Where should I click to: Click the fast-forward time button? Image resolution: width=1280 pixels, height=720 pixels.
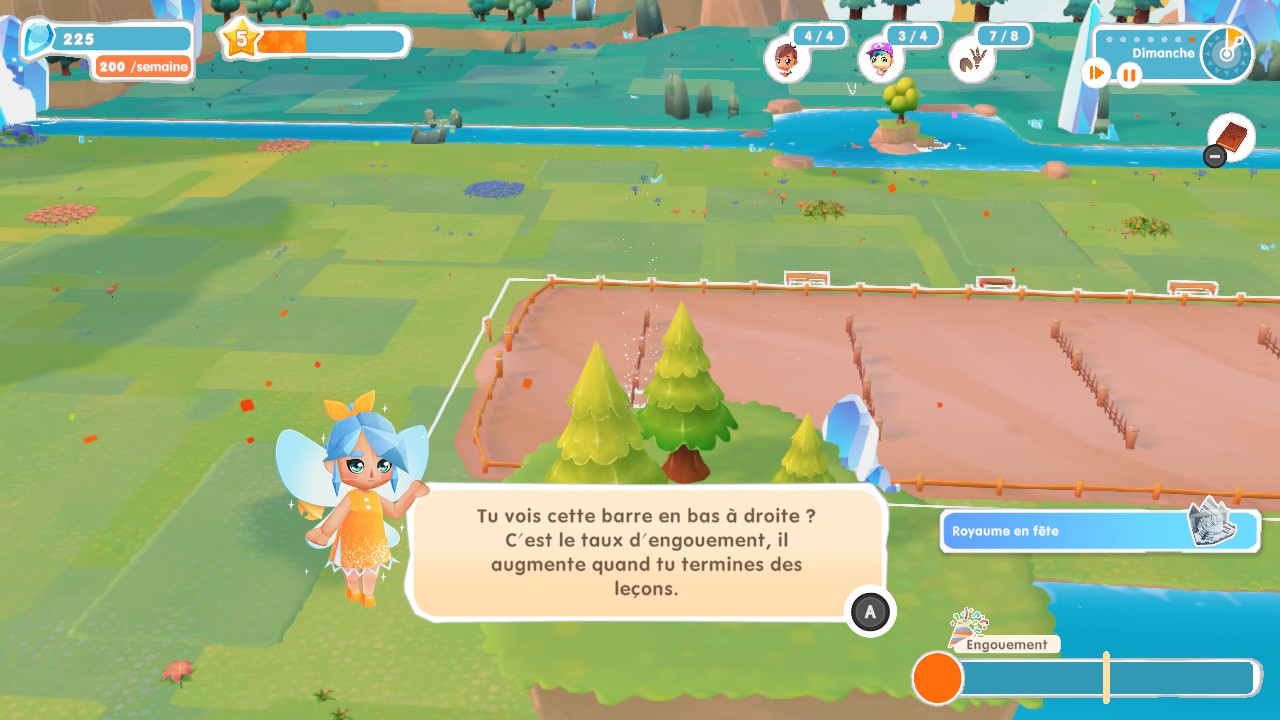coord(1097,73)
